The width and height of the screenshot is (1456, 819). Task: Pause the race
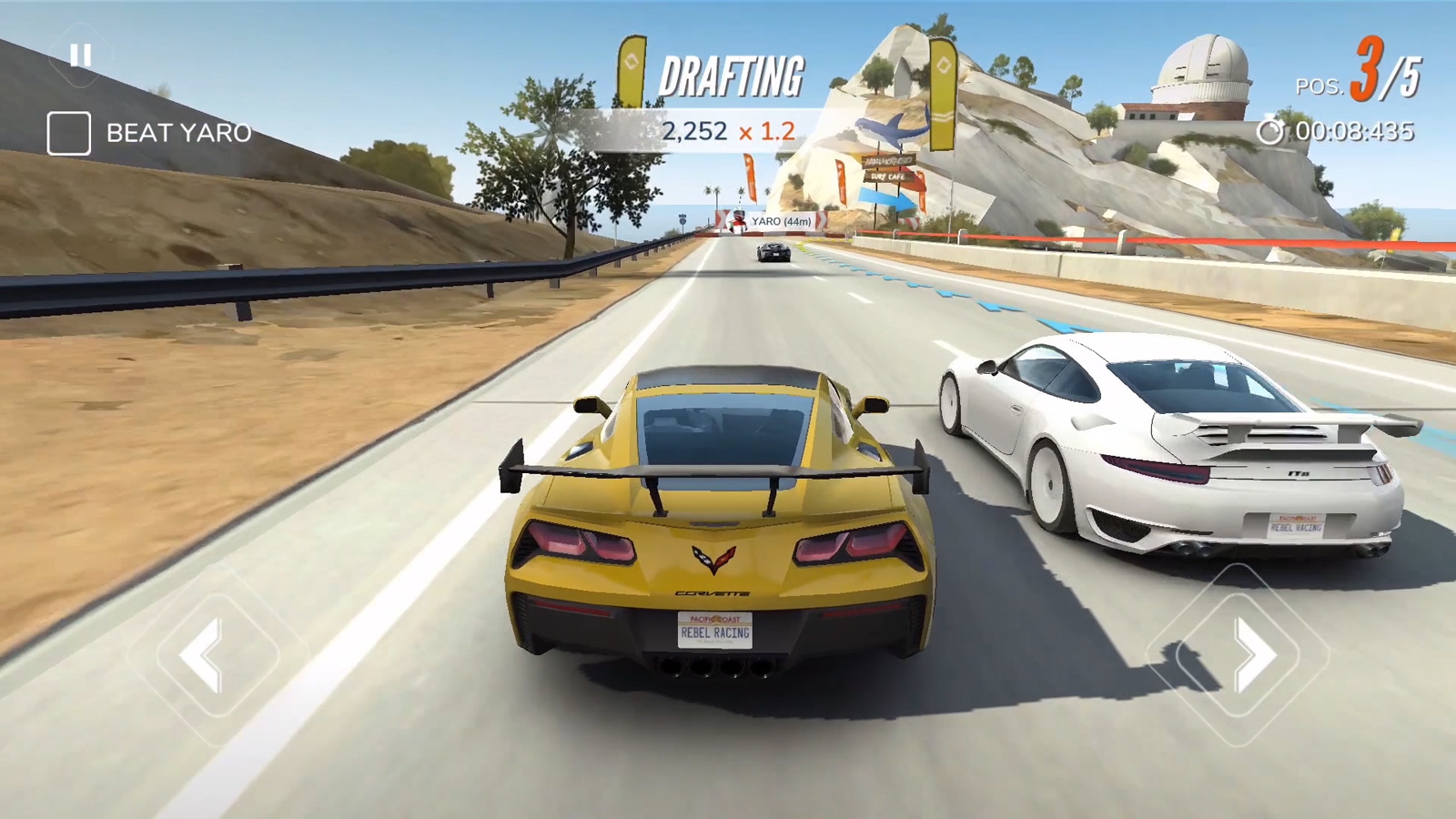point(81,56)
